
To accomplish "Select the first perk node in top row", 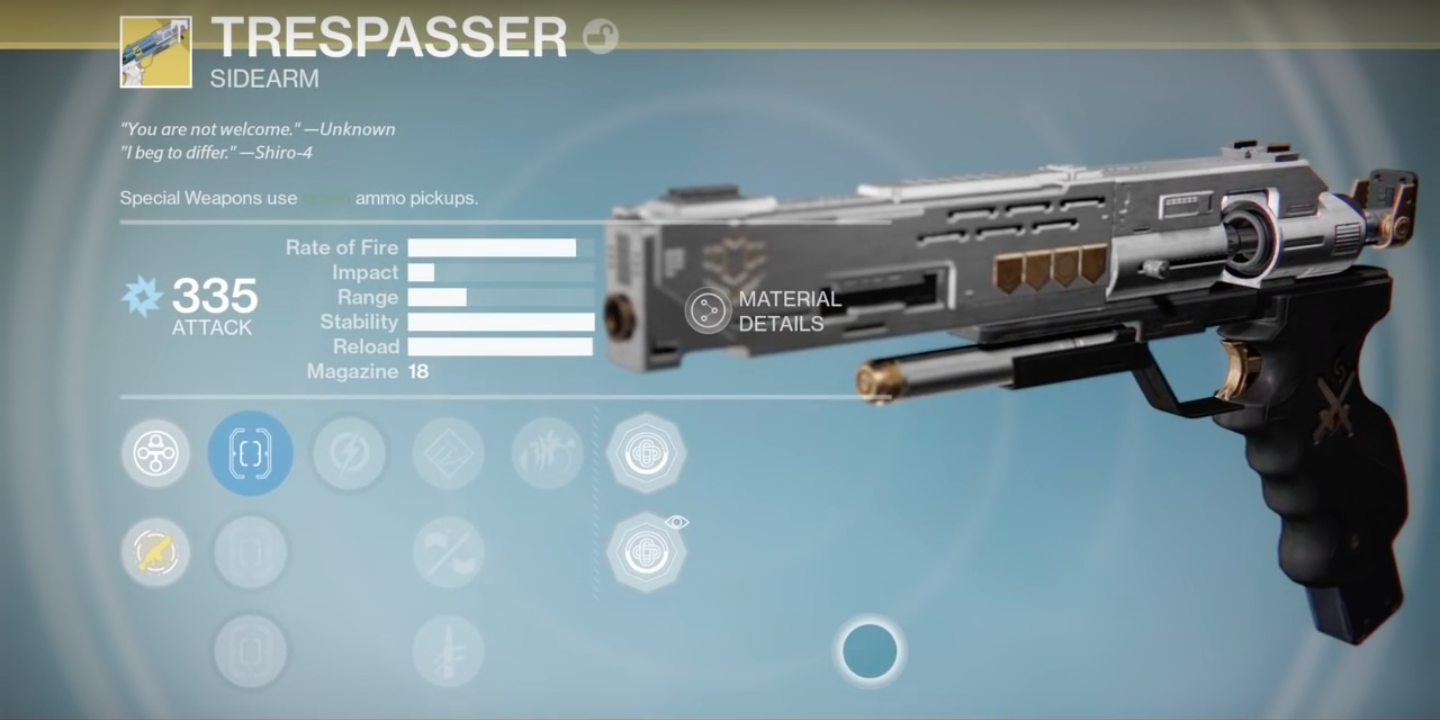I will coord(155,453).
